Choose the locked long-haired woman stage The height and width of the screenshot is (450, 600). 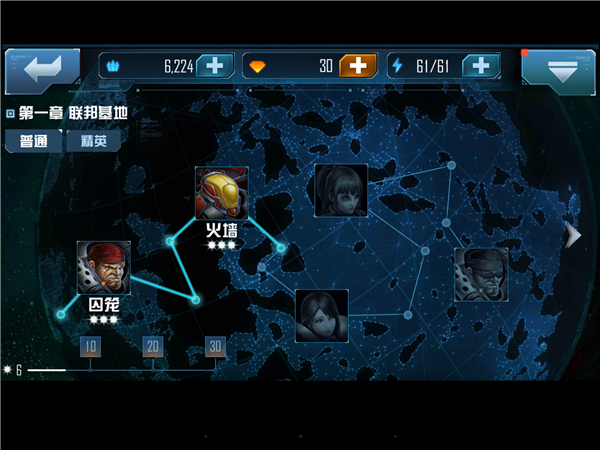pos(341,190)
